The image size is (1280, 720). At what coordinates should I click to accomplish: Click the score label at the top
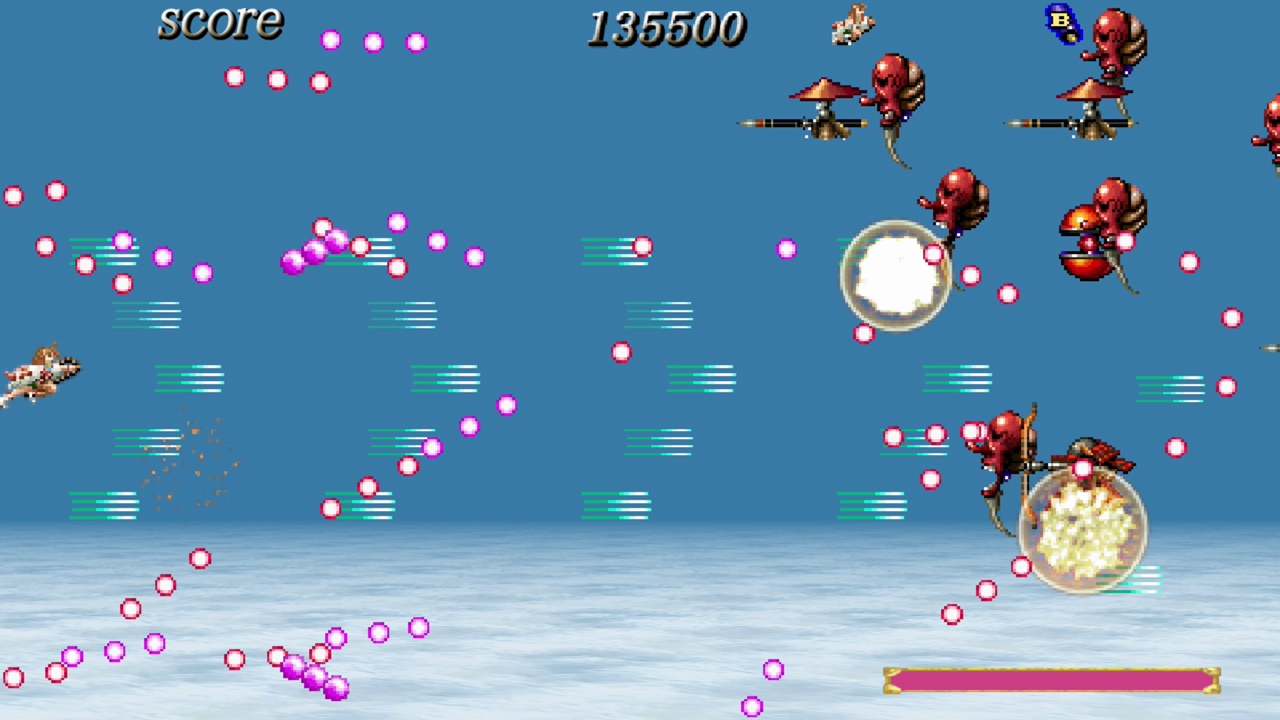click(220, 24)
